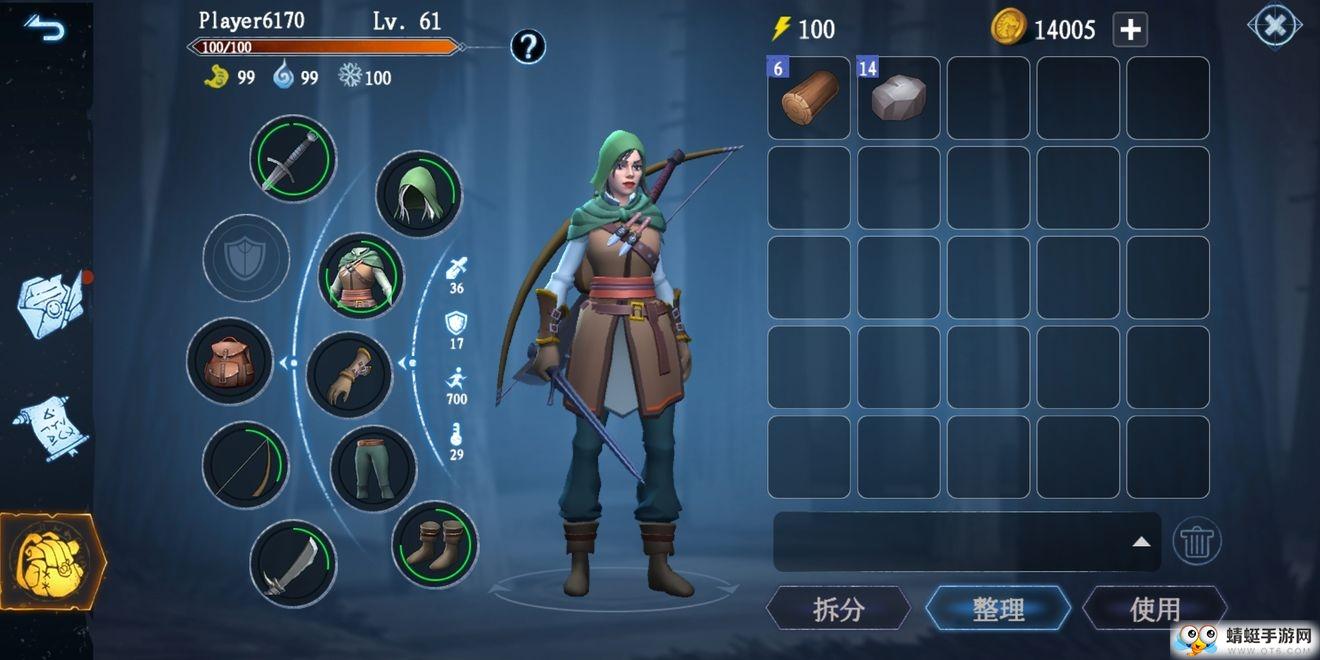Open the question mark help
The width and height of the screenshot is (1320, 660).
pyautogui.click(x=528, y=46)
